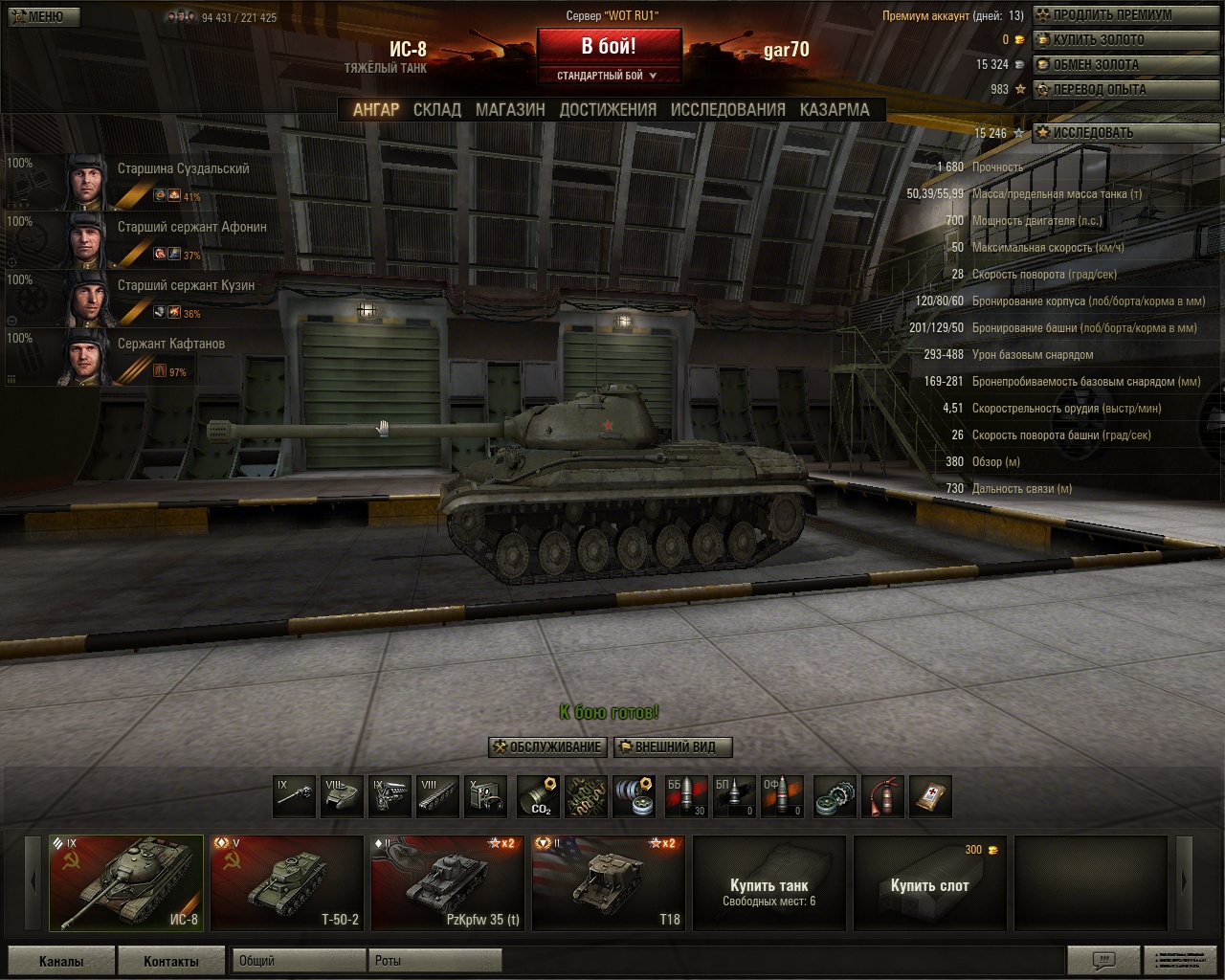
Task: Open the Магазин tab
Action: (510, 110)
